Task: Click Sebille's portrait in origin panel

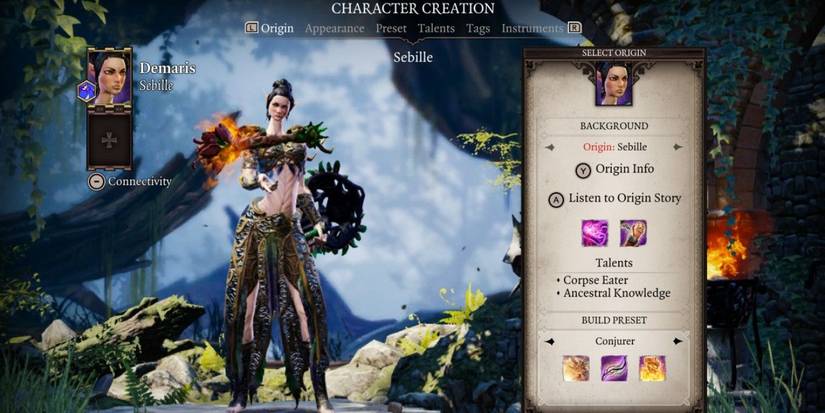Action: pos(614,84)
